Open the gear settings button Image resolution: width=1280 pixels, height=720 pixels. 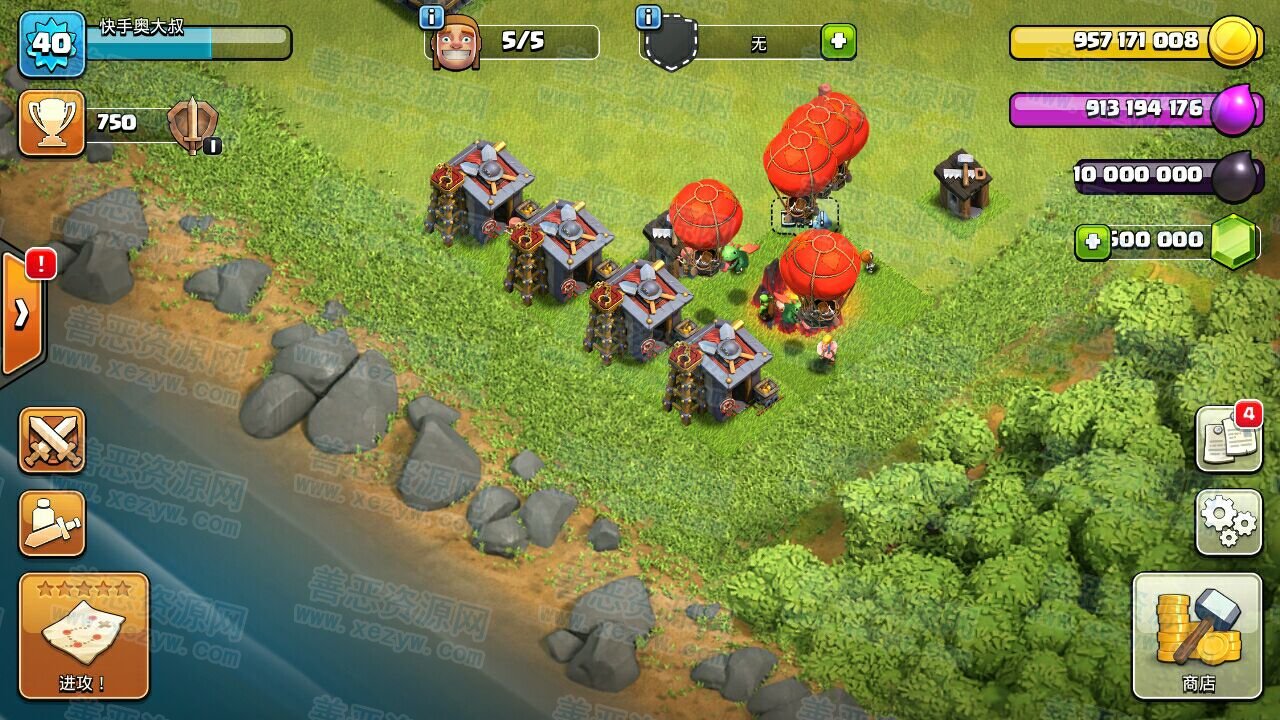click(1228, 521)
